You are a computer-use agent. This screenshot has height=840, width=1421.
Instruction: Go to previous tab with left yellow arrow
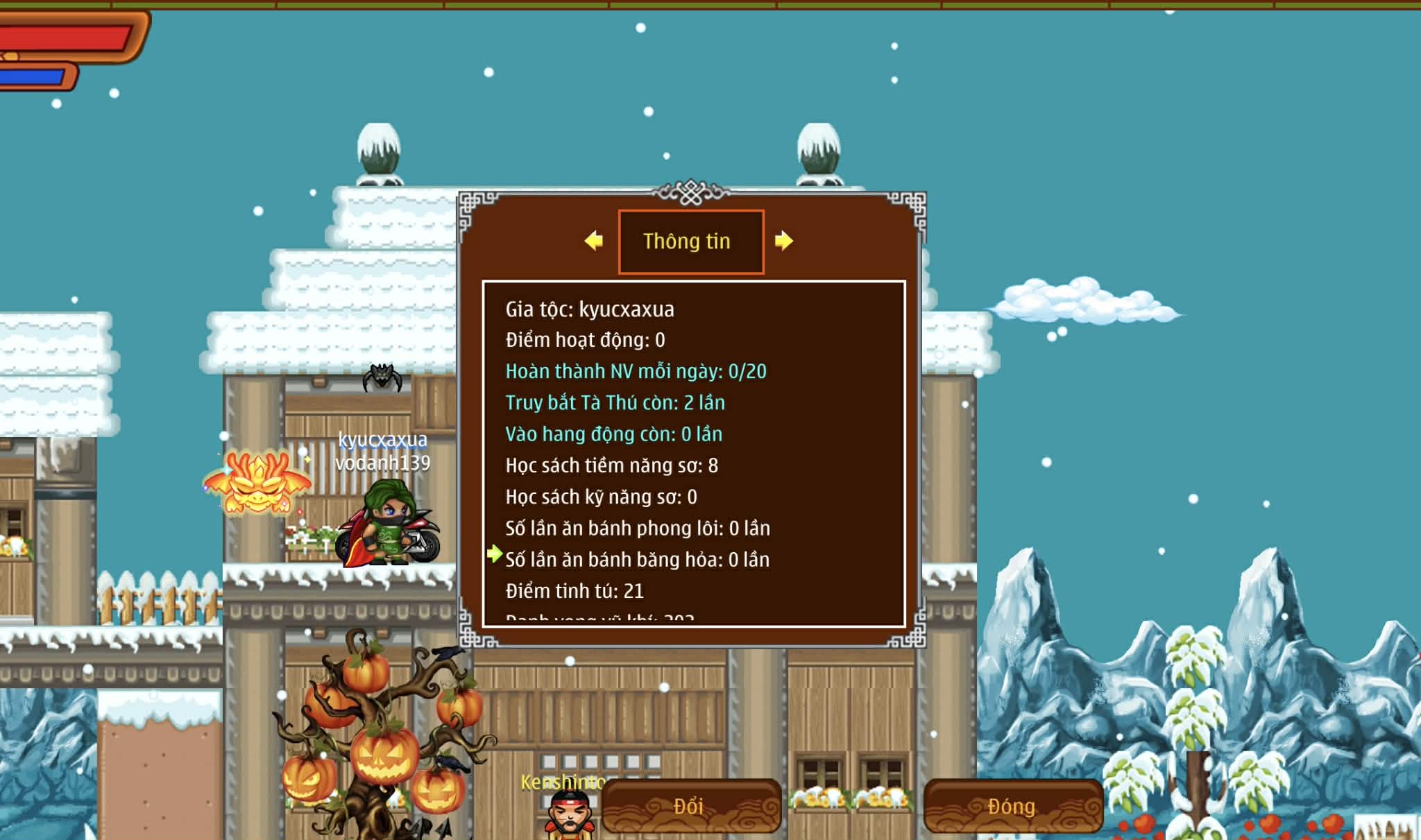click(594, 241)
